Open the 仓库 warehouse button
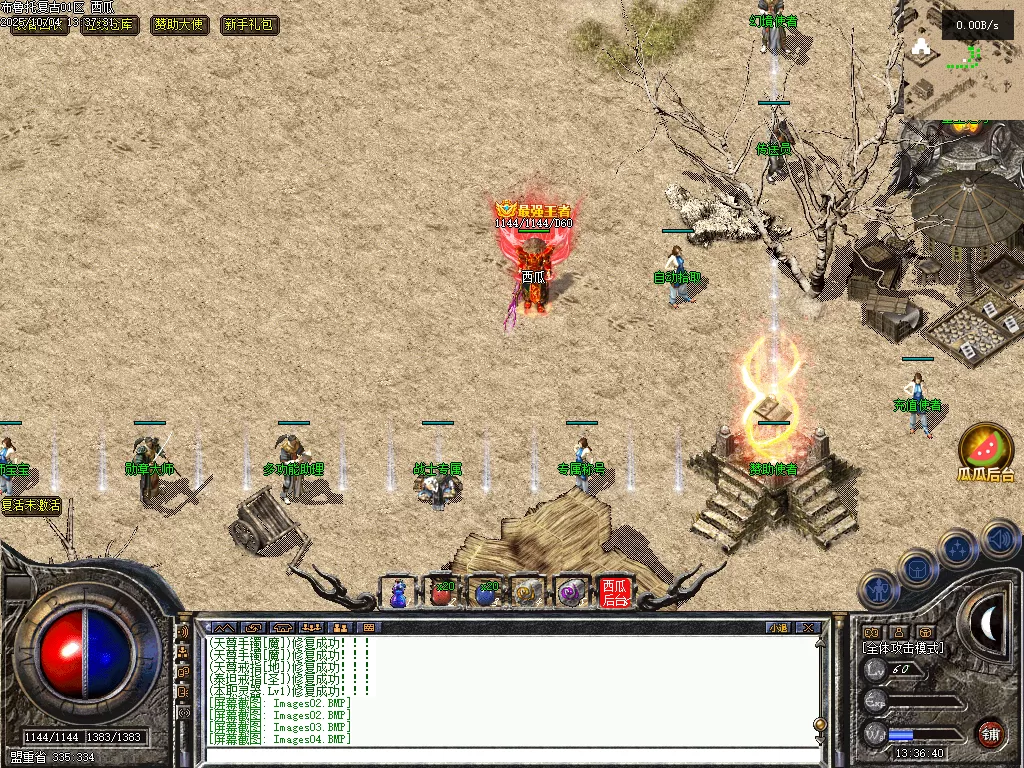The image size is (1024, 768). pos(110,25)
